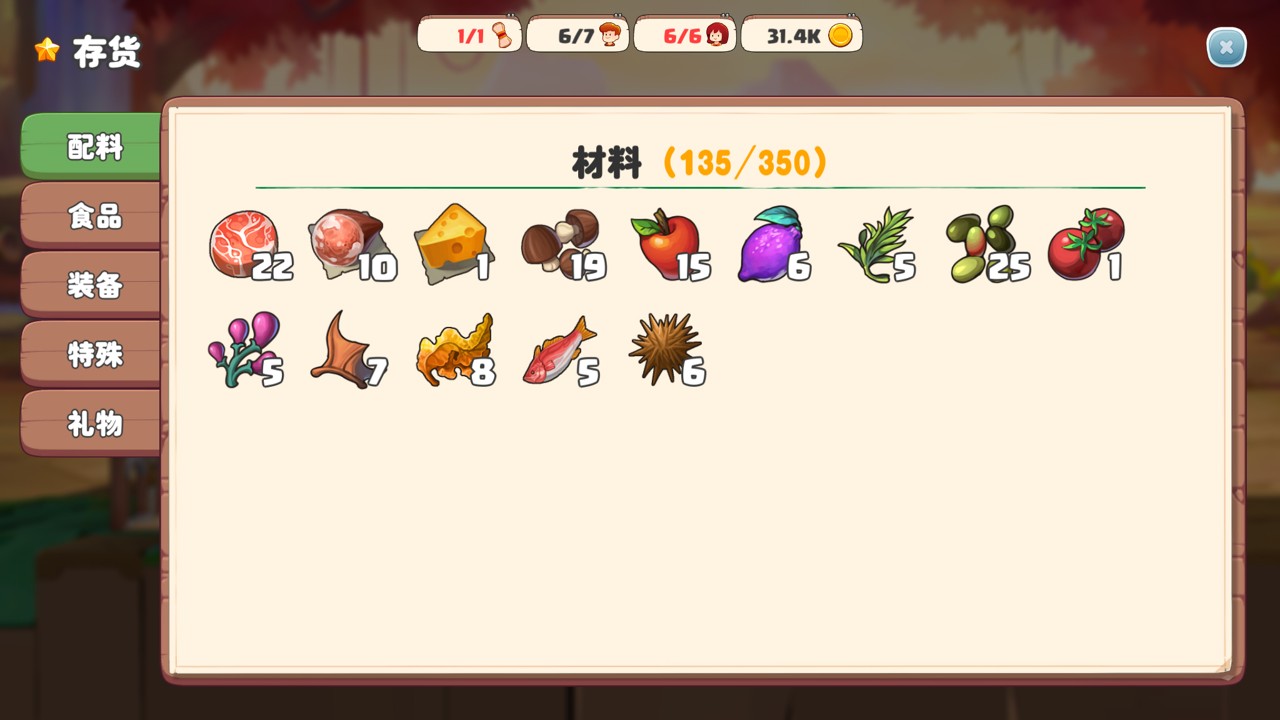This screenshot has width=1280, height=720.
Task: Show the 特殊 special items tab
Action: coord(94,354)
